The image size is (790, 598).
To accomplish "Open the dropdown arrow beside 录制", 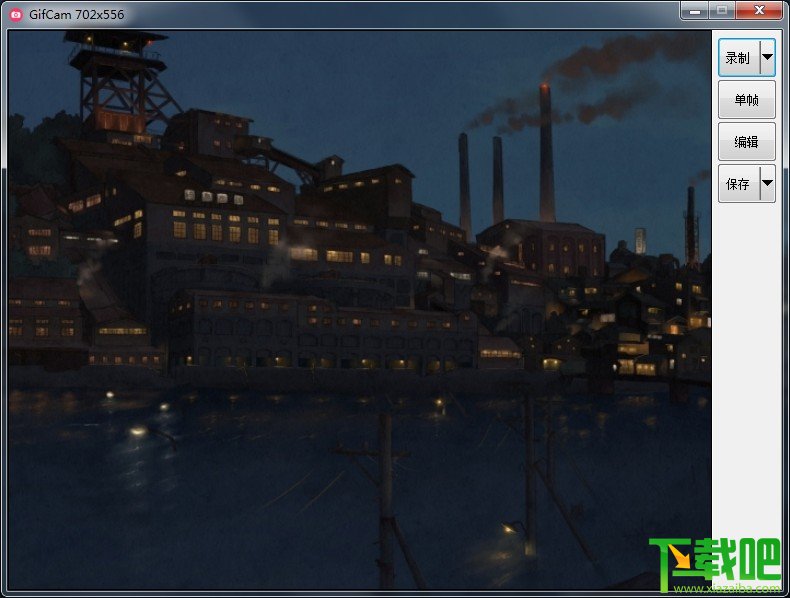I will click(x=767, y=58).
